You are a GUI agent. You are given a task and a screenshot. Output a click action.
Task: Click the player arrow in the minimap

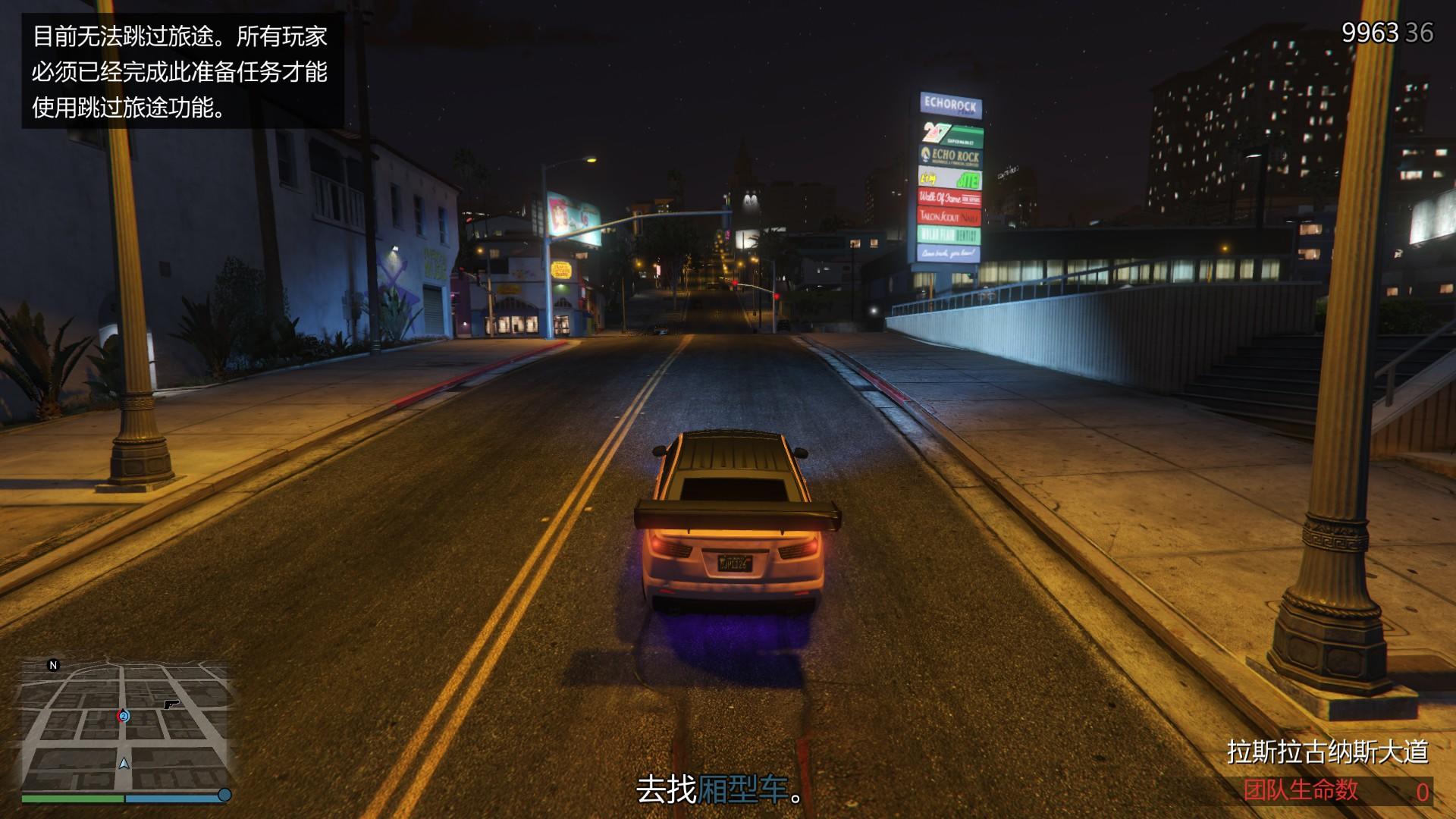tap(124, 764)
